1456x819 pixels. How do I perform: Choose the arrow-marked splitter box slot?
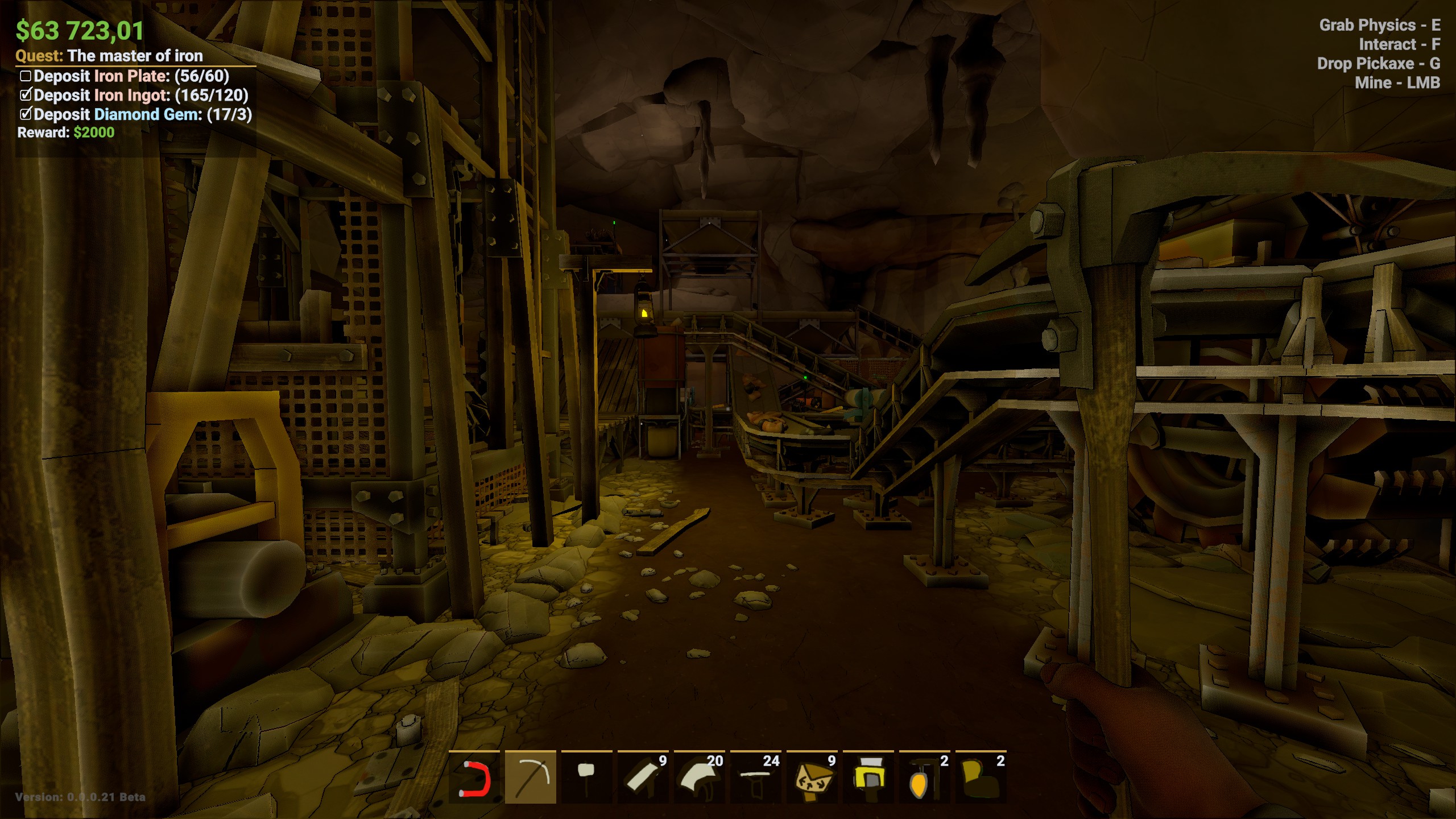[812, 777]
